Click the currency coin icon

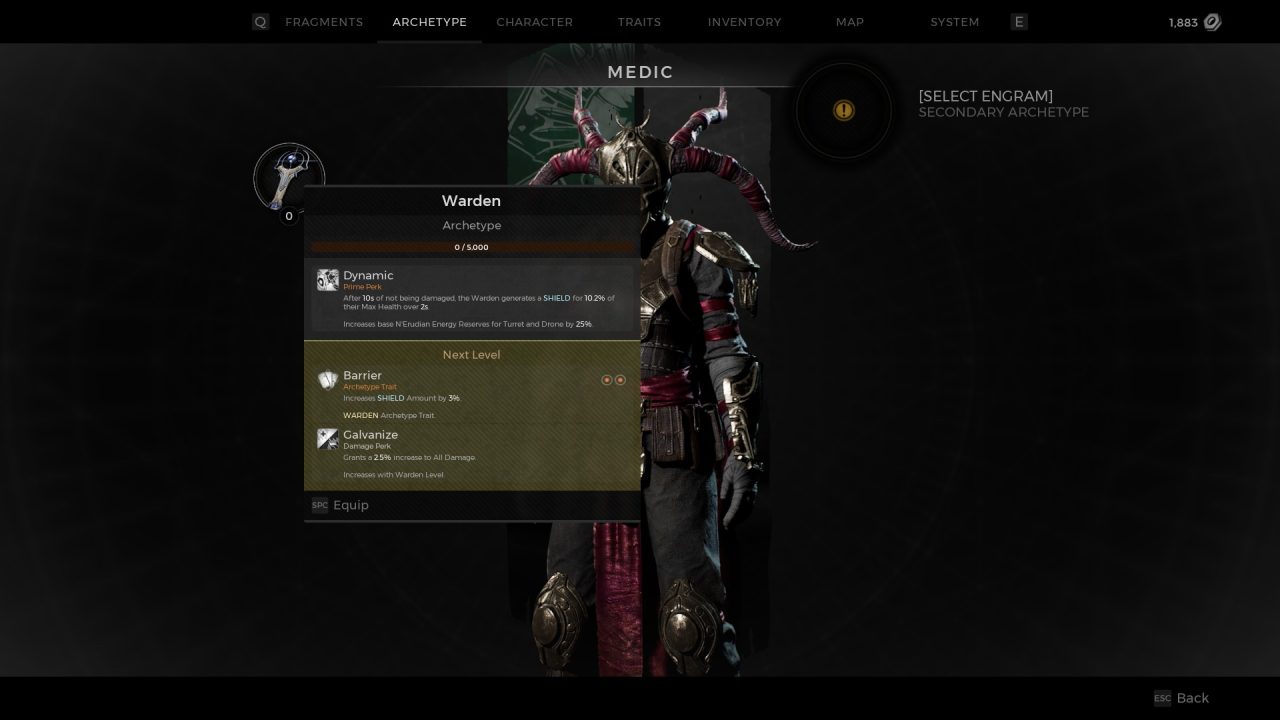tap(1211, 21)
